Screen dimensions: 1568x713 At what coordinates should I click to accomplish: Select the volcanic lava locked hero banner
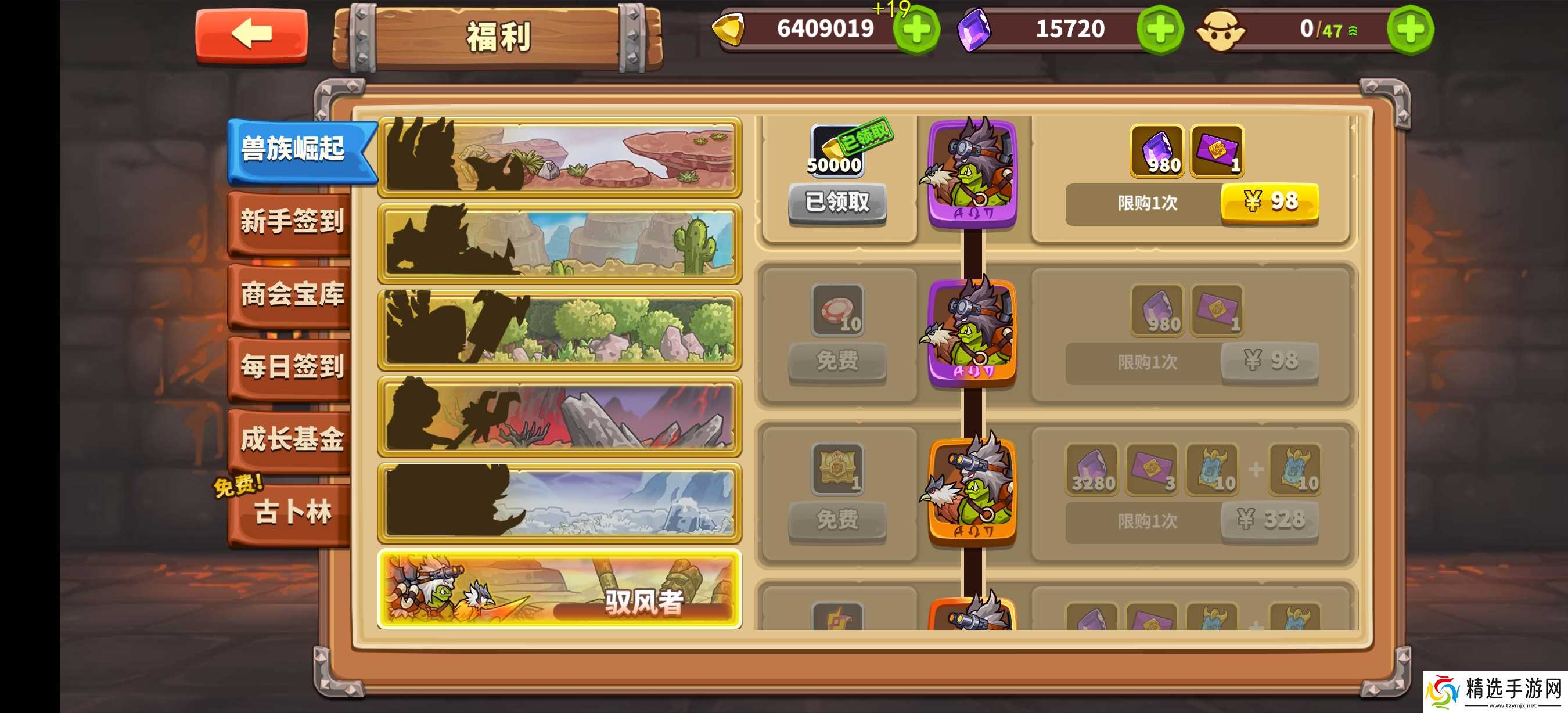pos(559,416)
